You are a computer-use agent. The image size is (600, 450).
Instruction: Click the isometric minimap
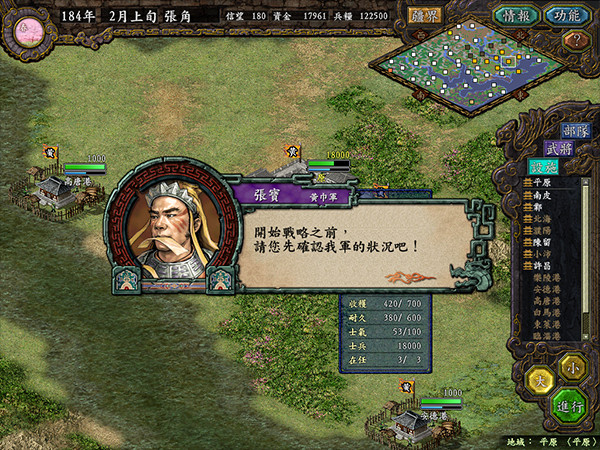click(x=470, y=66)
